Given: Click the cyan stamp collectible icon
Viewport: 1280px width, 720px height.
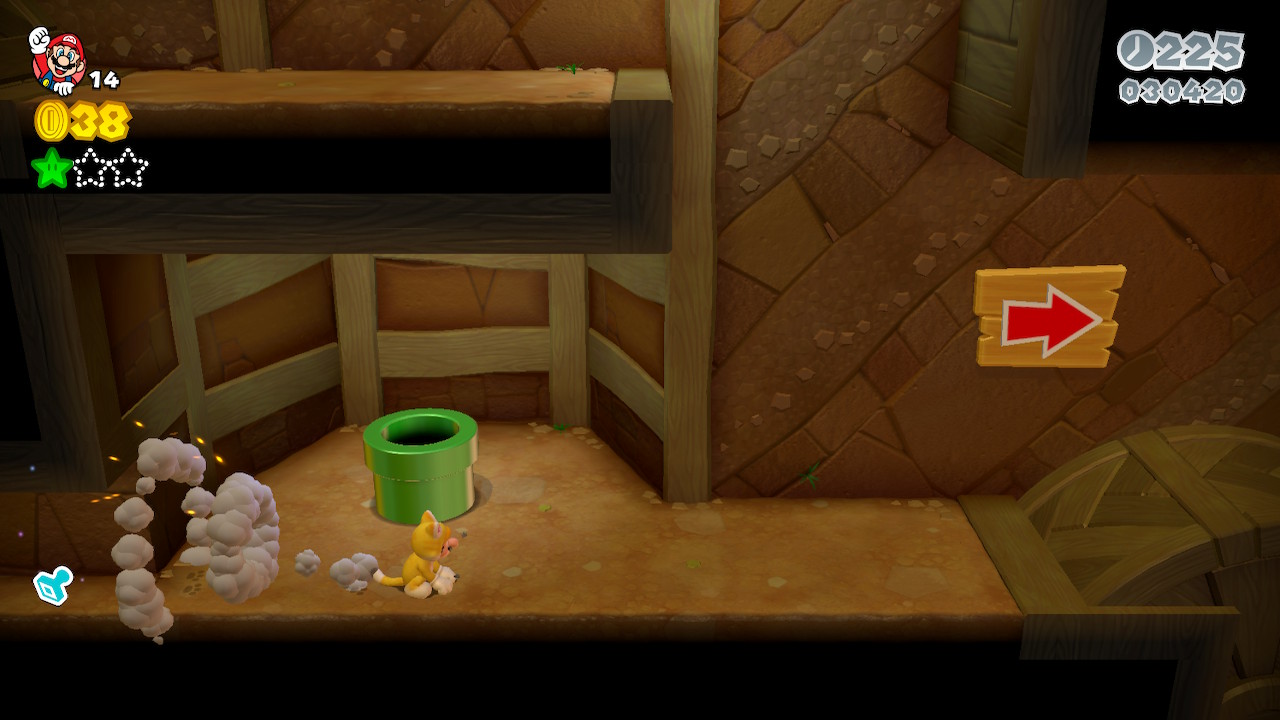Looking at the screenshot, I should [52, 585].
